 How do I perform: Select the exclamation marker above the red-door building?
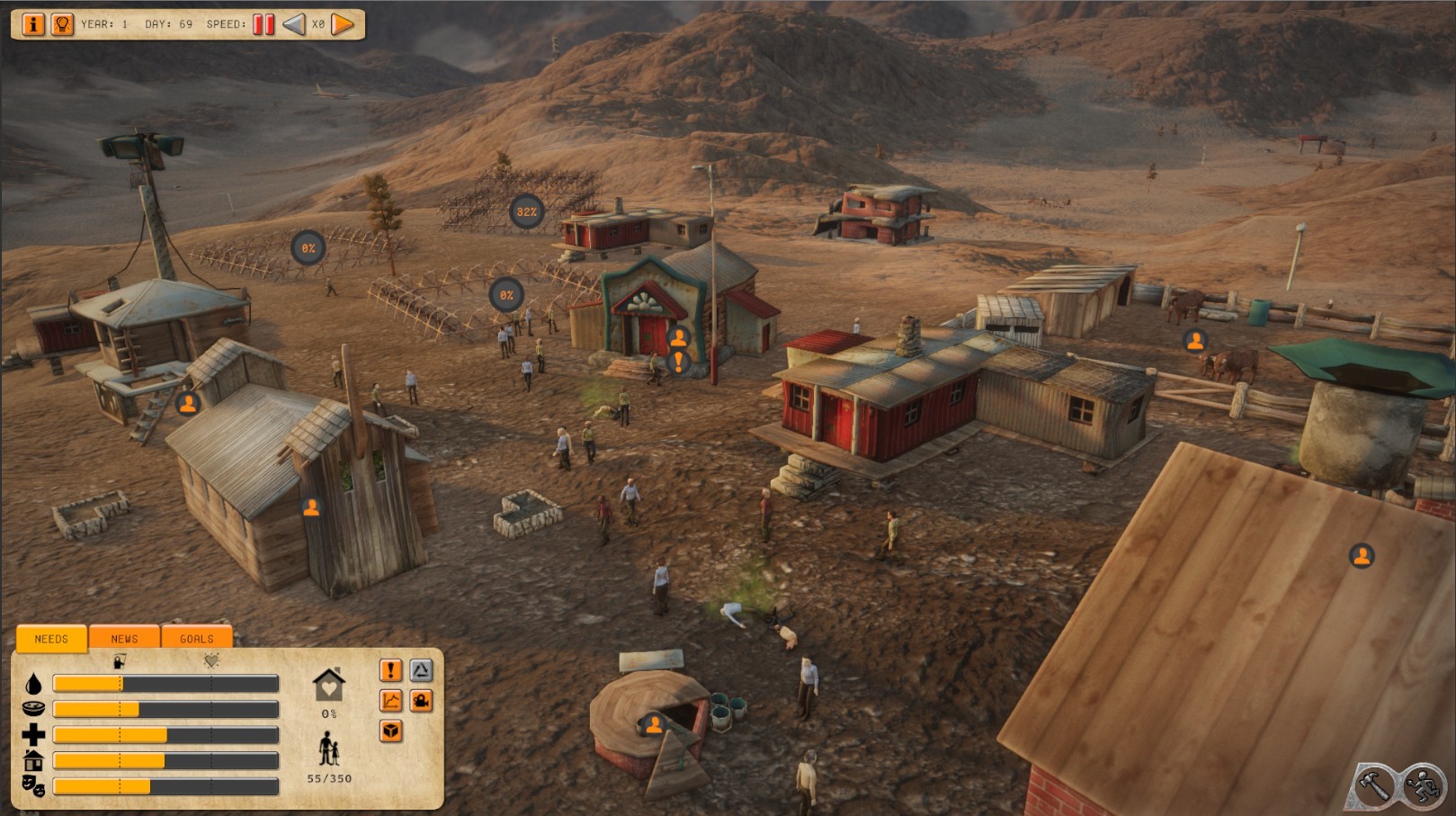(x=679, y=363)
